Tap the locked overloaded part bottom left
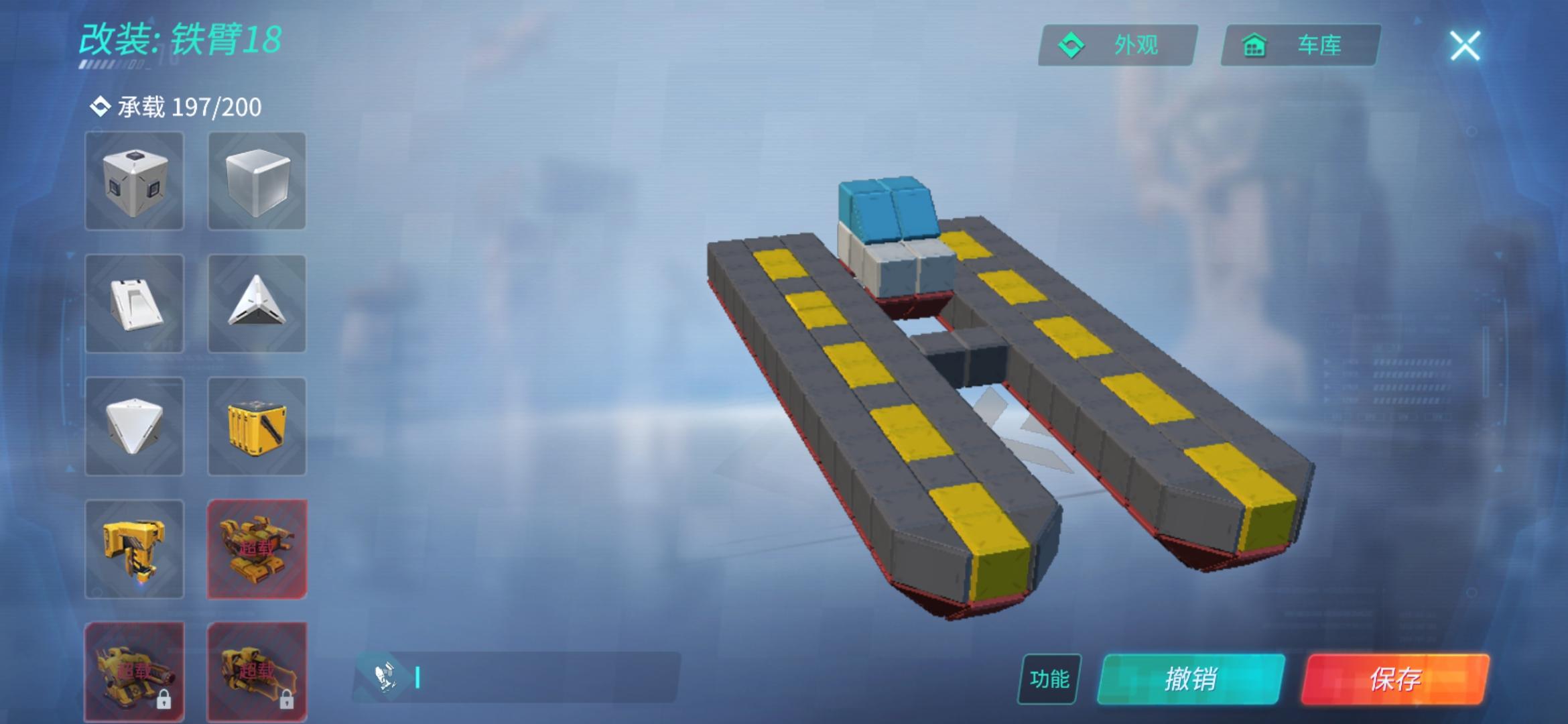 pyautogui.click(x=133, y=670)
